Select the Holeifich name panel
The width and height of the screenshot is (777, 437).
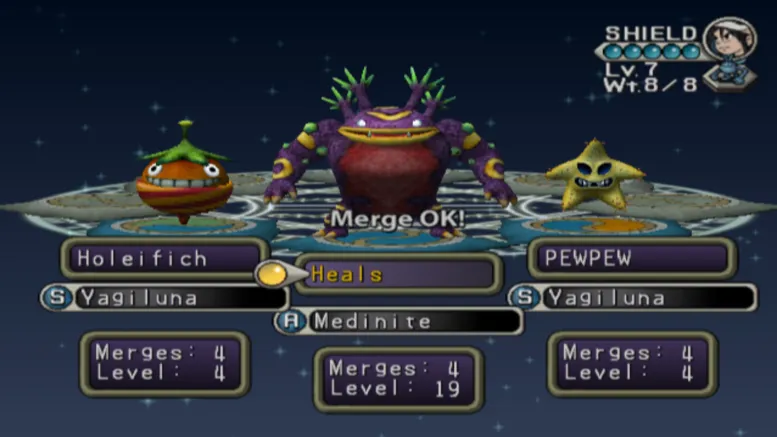164,258
